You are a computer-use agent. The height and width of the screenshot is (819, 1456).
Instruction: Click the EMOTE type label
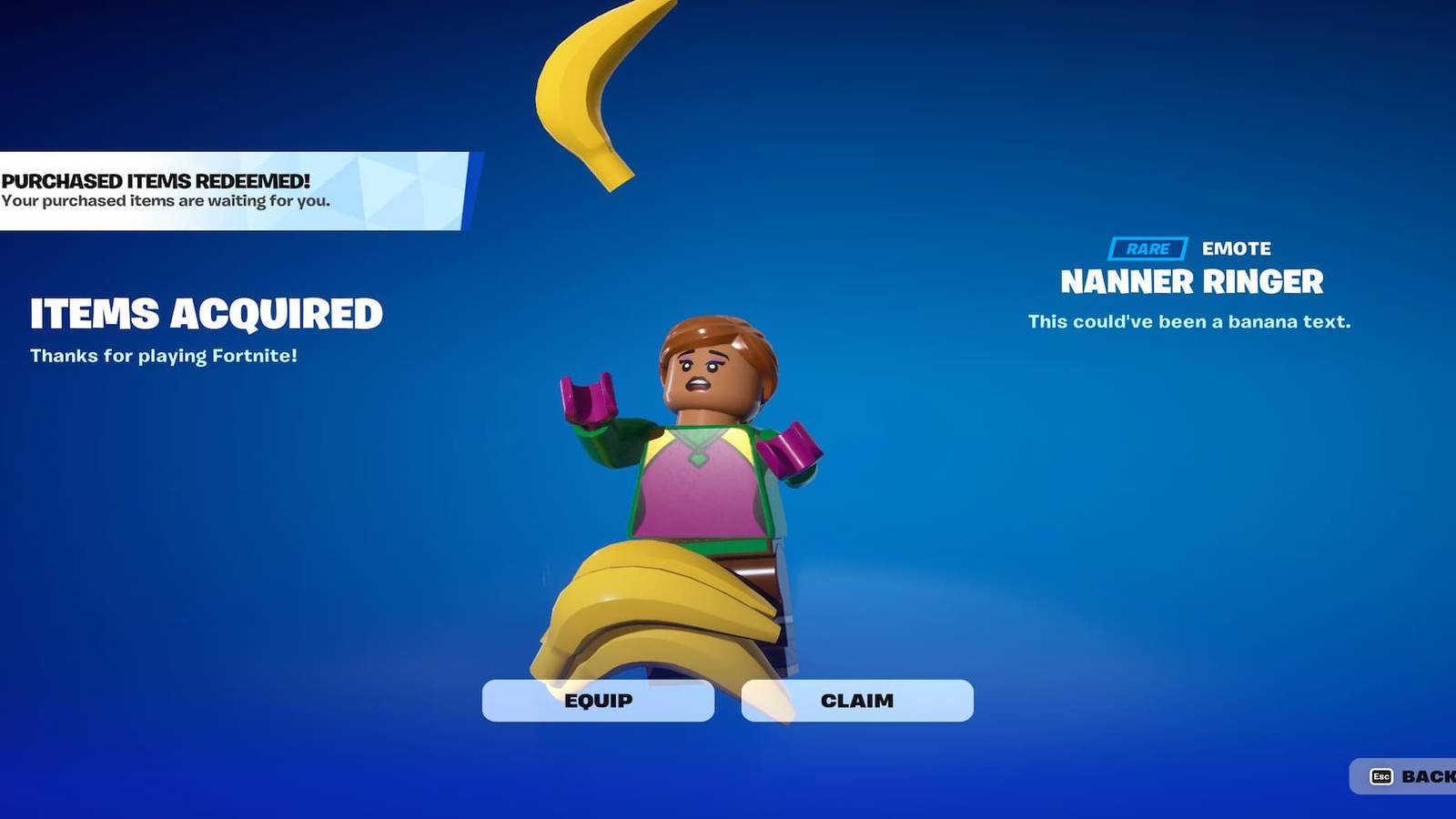coord(1235,248)
